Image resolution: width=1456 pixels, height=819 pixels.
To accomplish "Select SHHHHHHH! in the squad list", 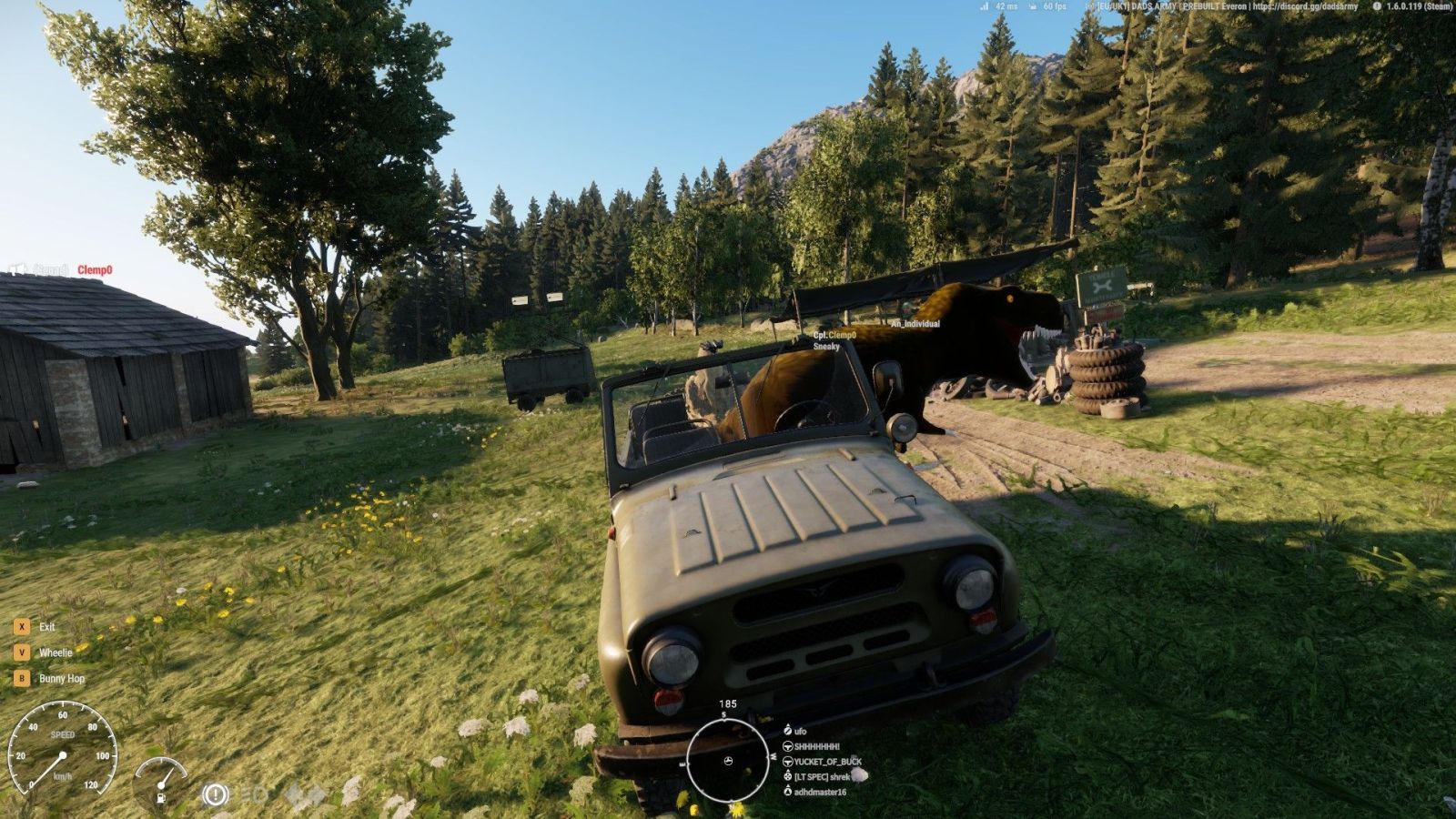I will click(x=816, y=746).
